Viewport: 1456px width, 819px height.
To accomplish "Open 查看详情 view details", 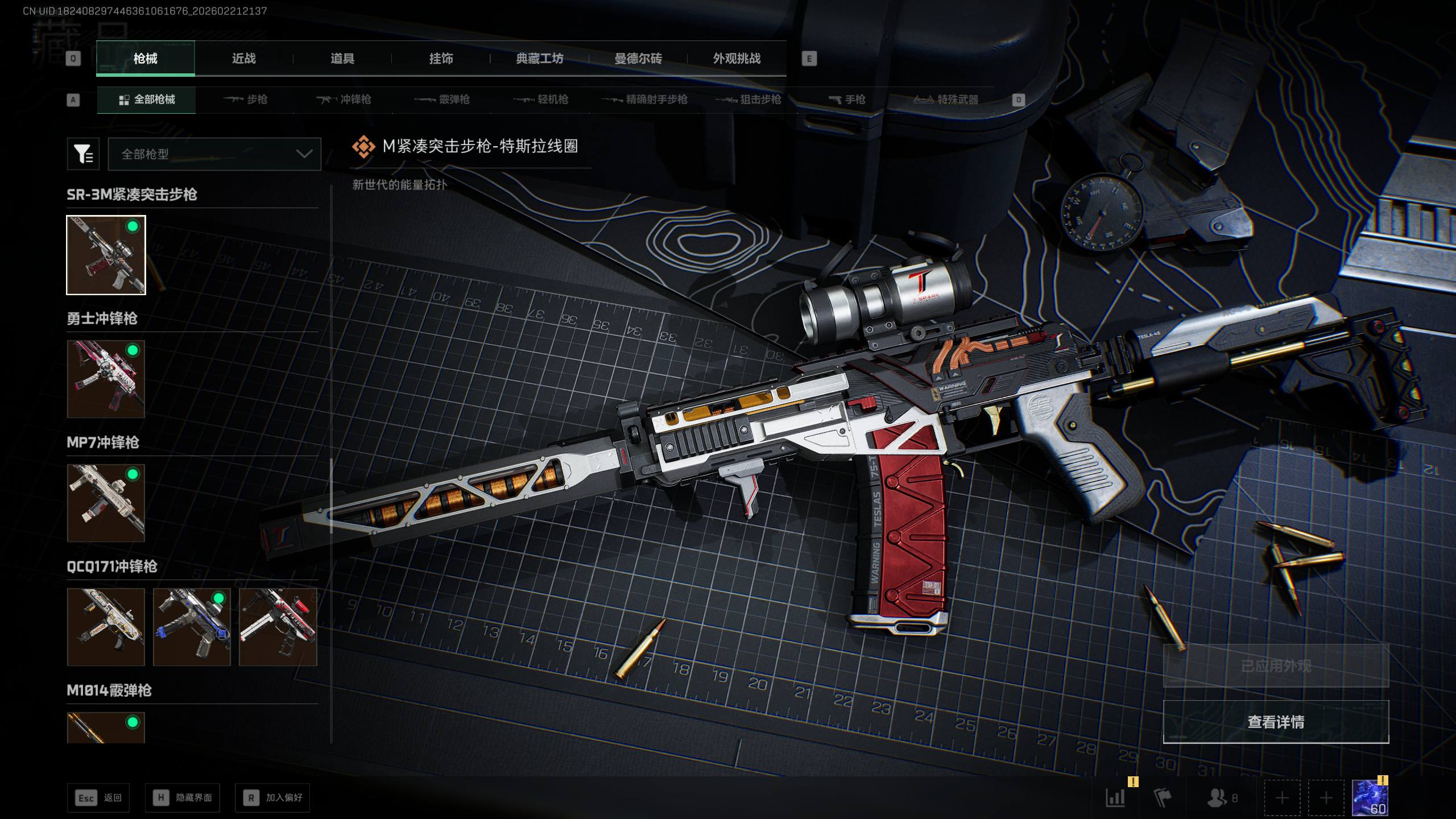I will pos(1276,722).
